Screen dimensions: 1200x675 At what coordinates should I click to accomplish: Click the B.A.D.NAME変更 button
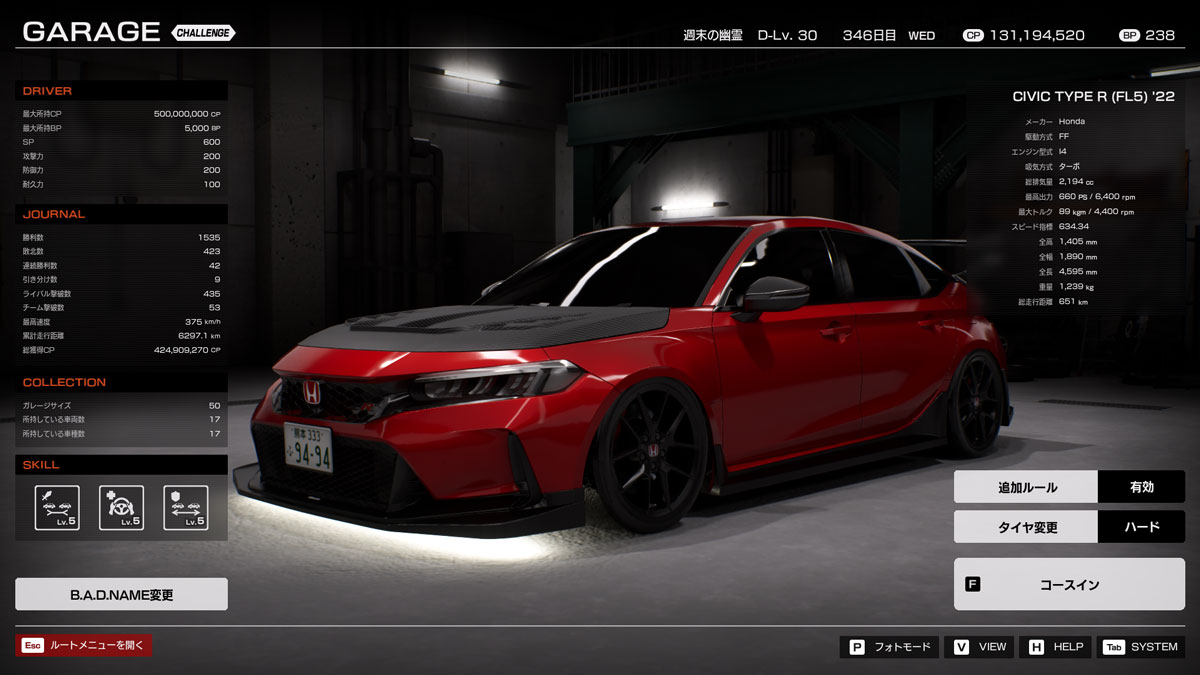[x=121, y=594]
